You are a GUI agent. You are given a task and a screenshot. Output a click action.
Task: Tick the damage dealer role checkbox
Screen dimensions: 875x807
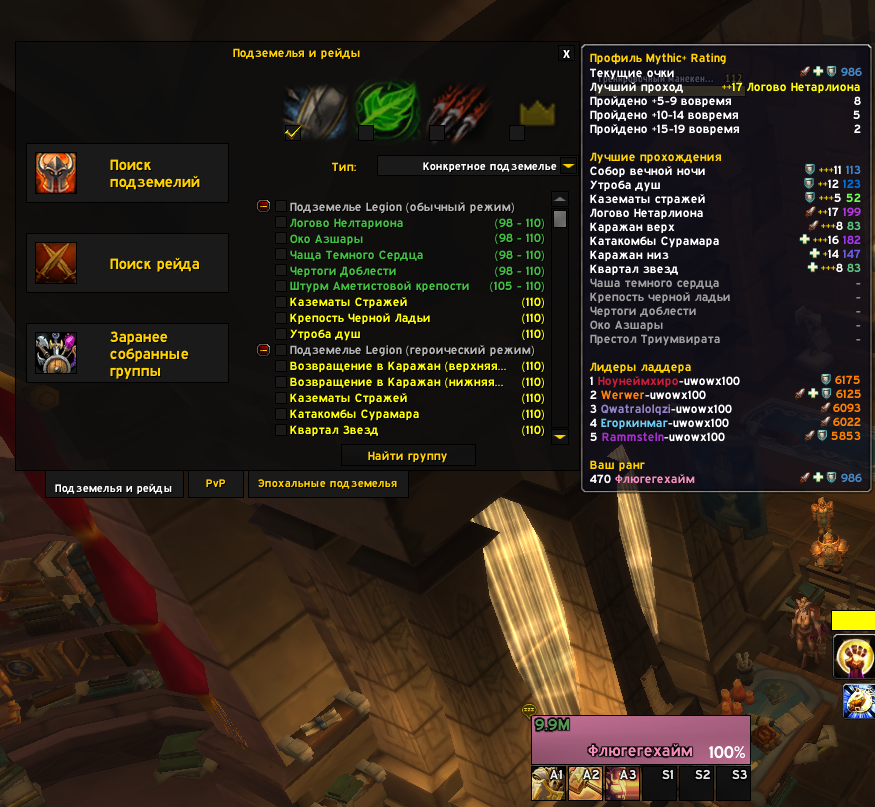436,132
